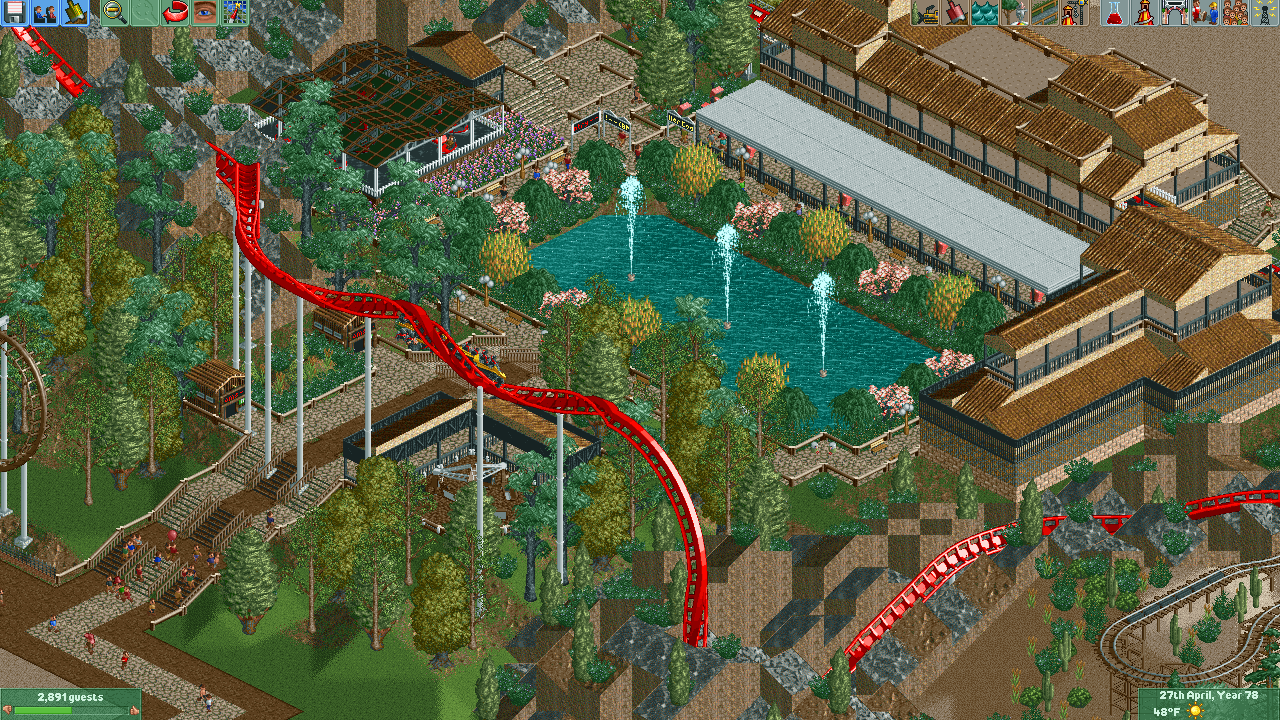Open the footpath construction tool
1280x720 pixels.
[x=1045, y=12]
